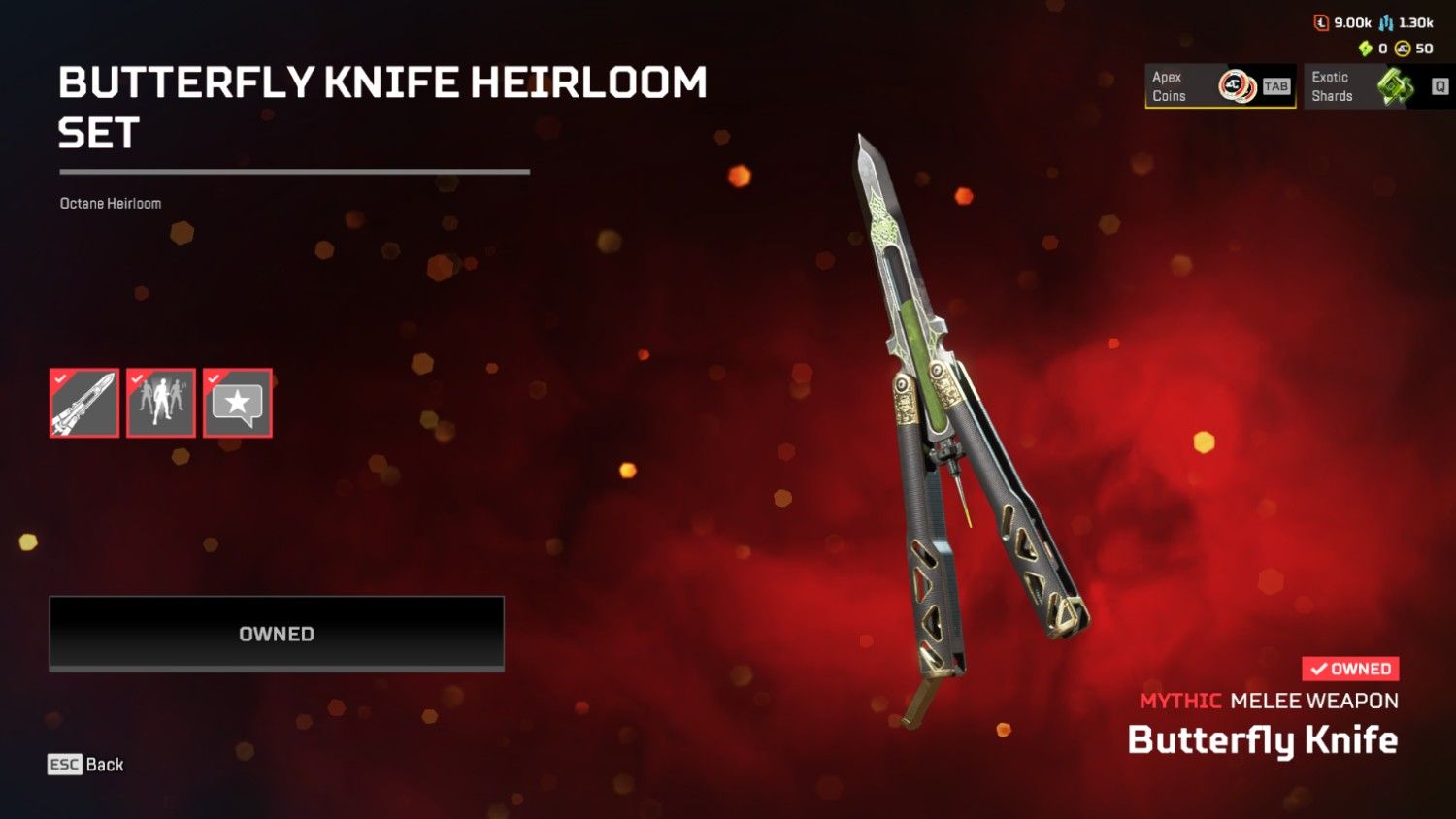Click the OWNED button
The width and height of the screenshot is (1456, 819).
click(x=276, y=633)
